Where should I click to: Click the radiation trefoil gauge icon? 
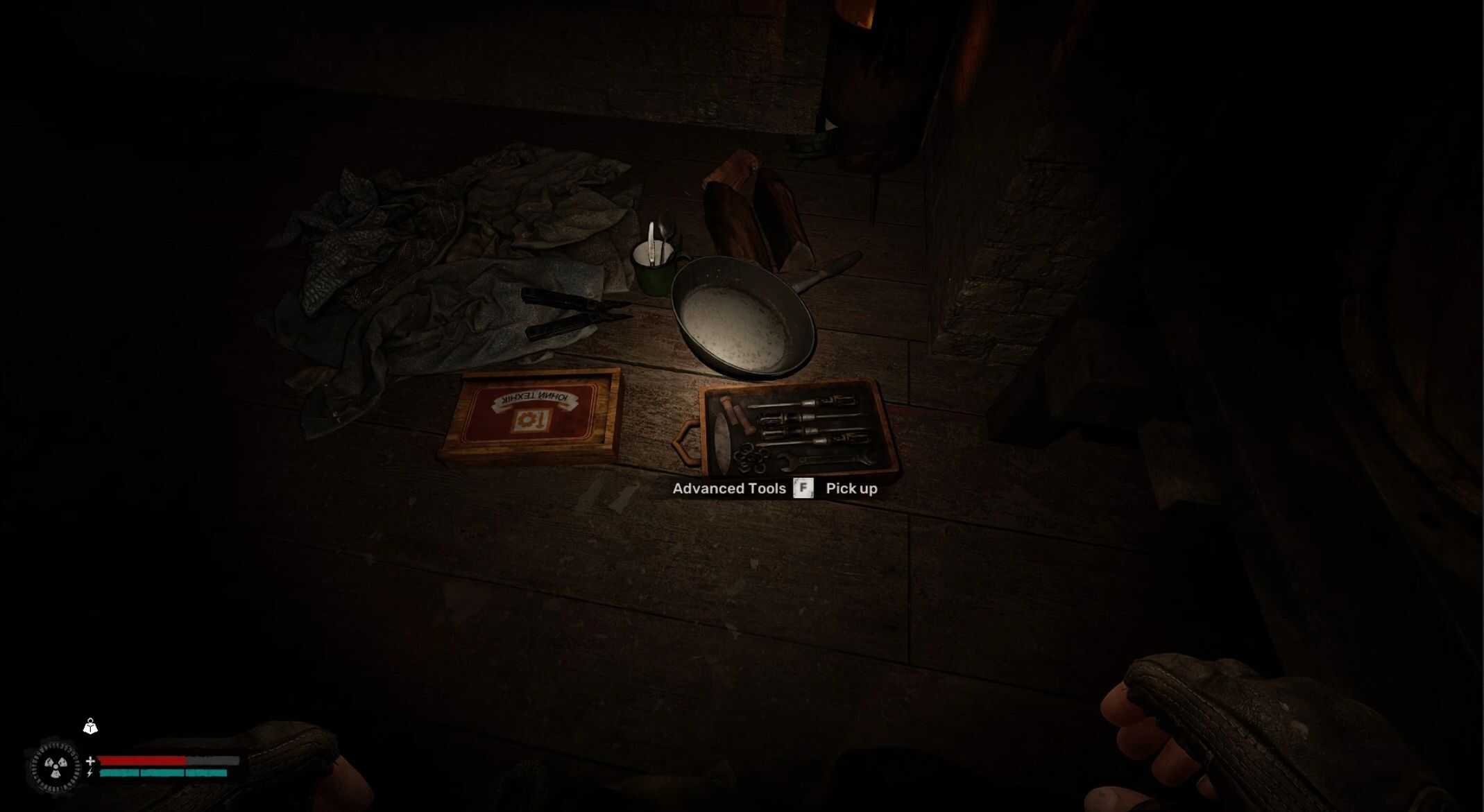[56, 767]
